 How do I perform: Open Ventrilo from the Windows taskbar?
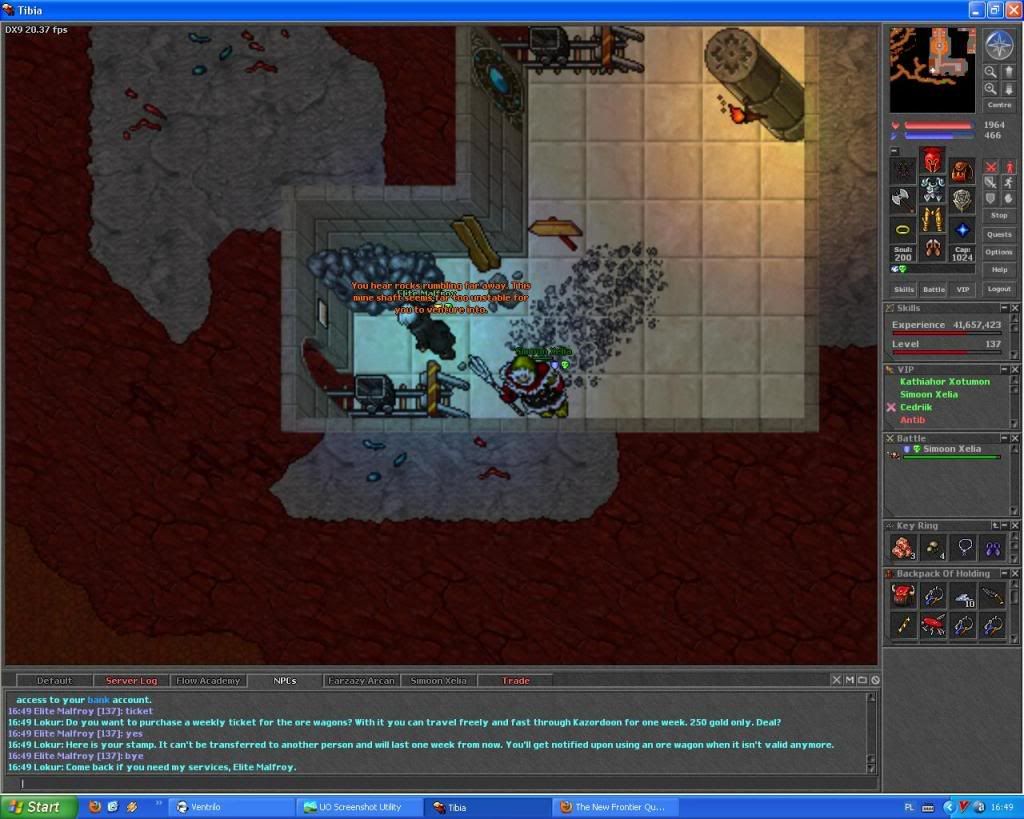coord(232,807)
